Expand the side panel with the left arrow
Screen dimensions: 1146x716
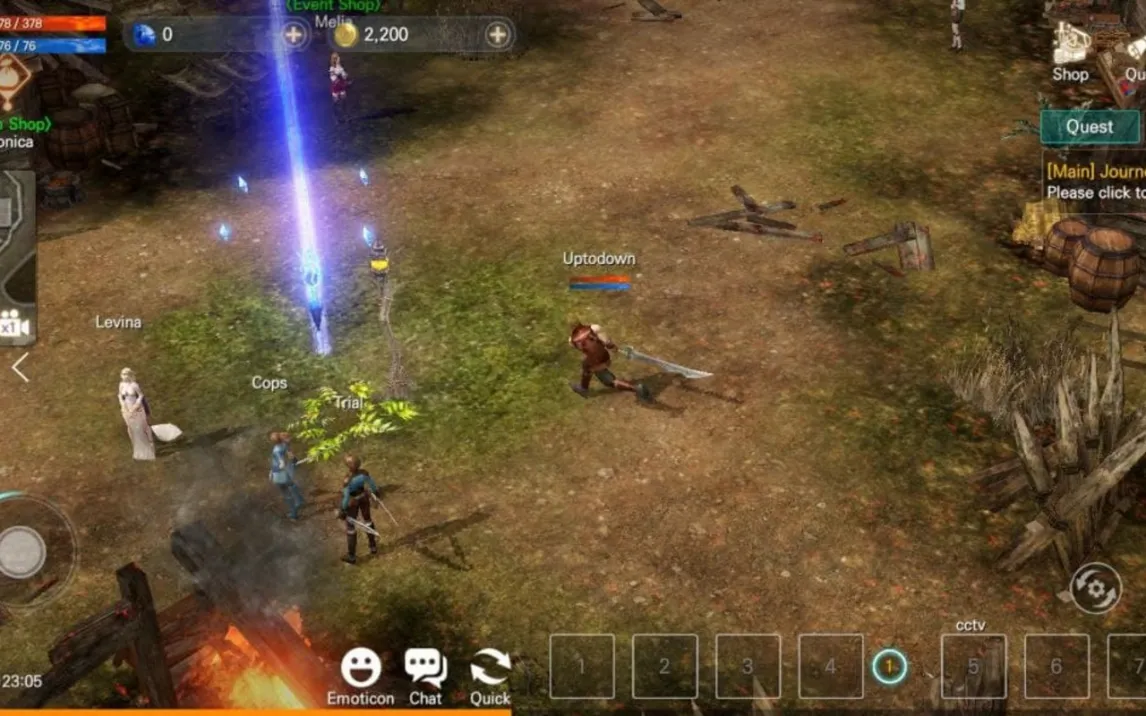click(20, 368)
